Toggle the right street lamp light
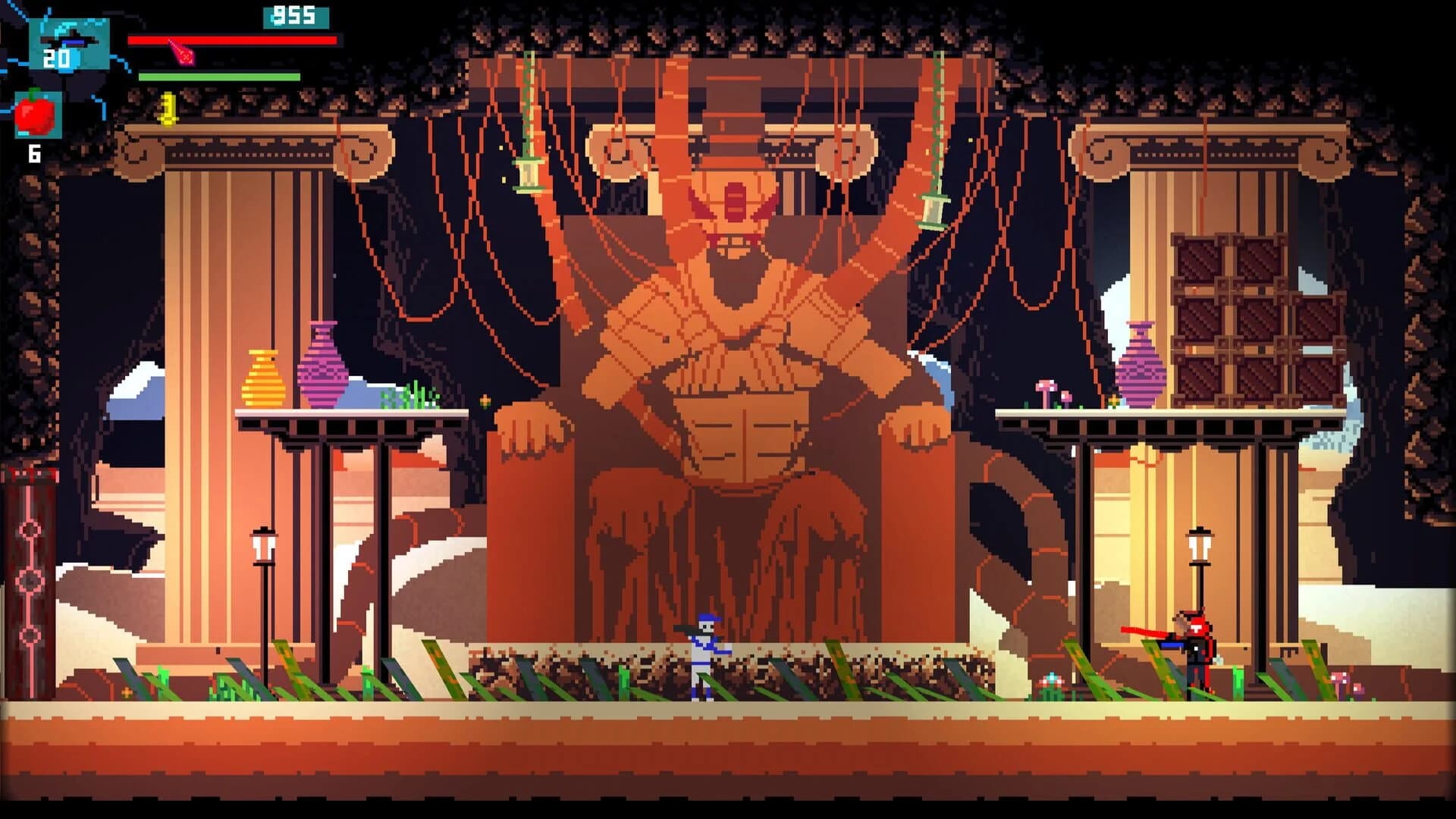The image size is (1456, 819). (1200, 546)
